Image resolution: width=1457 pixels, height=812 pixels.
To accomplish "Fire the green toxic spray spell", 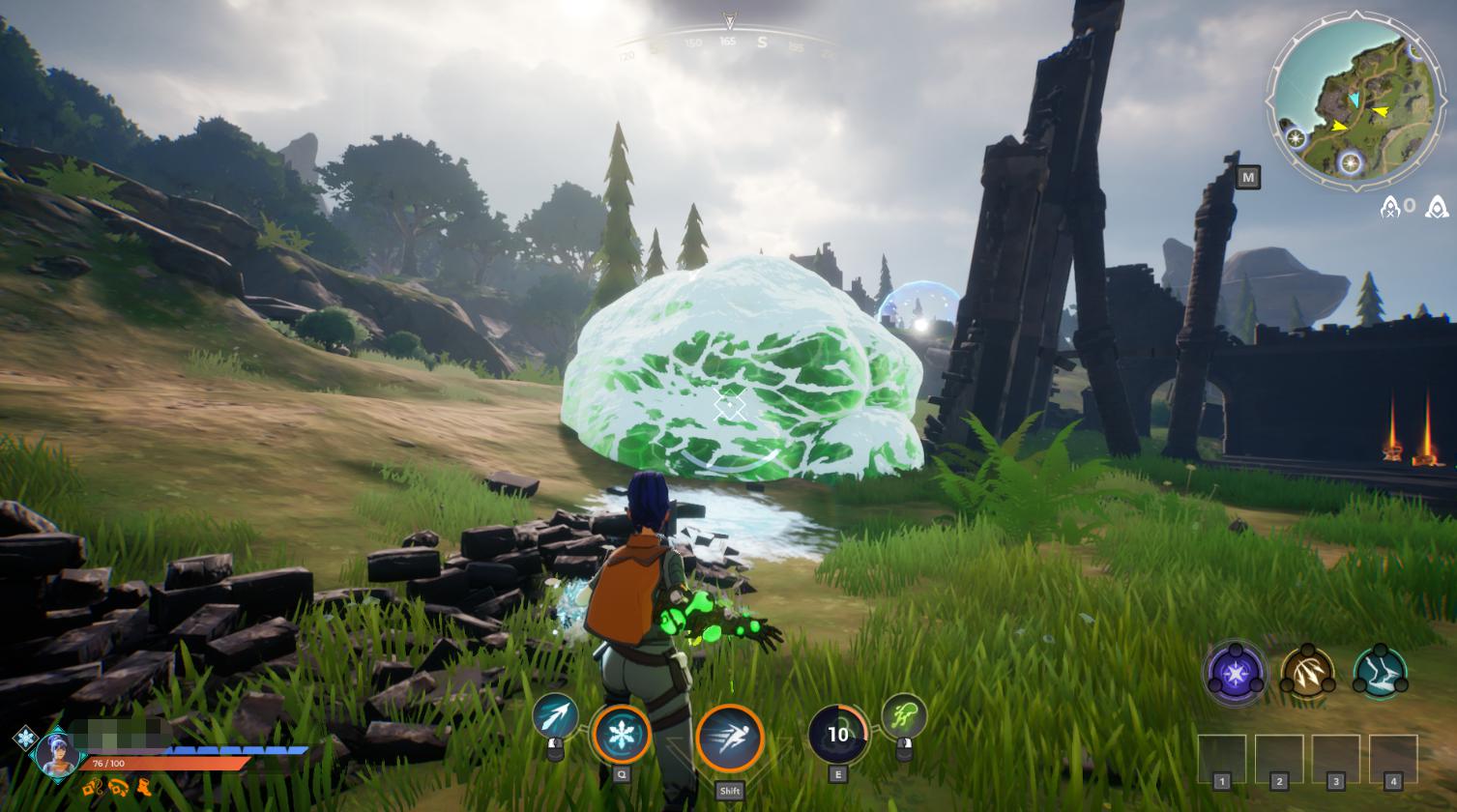I will point(904,716).
